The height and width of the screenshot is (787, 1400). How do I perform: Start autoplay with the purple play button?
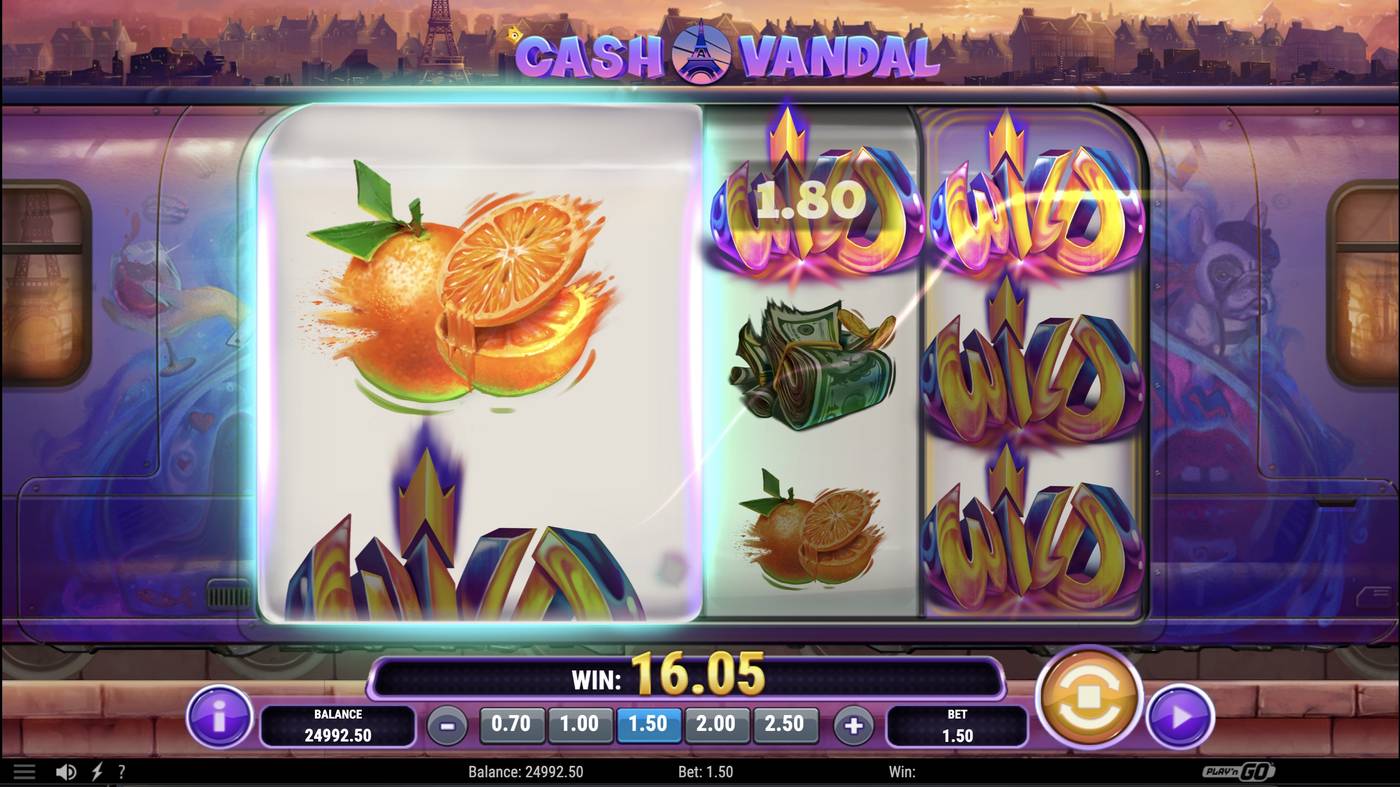coord(1181,715)
